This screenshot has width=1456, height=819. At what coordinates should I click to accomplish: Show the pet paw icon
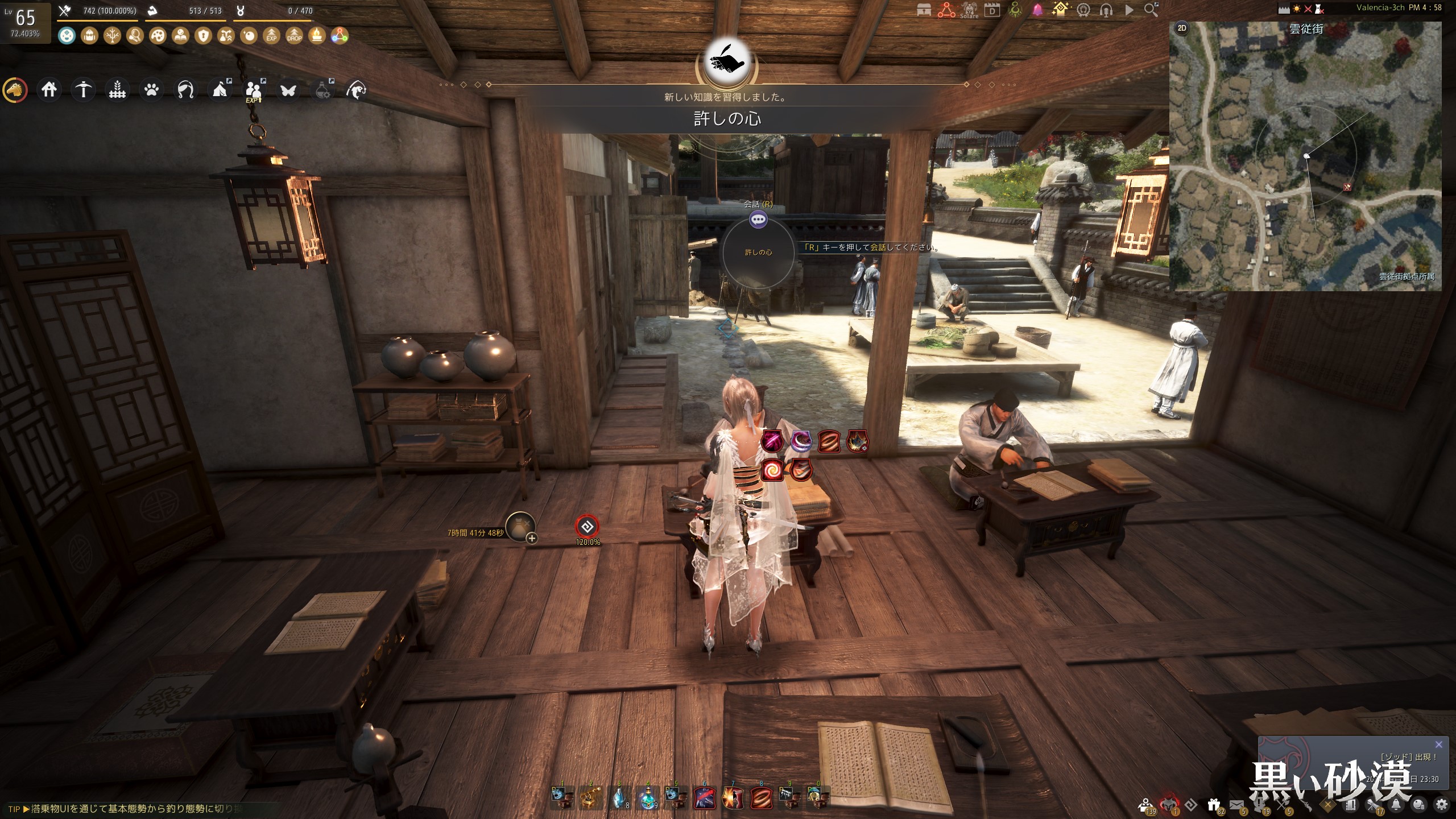(x=151, y=90)
